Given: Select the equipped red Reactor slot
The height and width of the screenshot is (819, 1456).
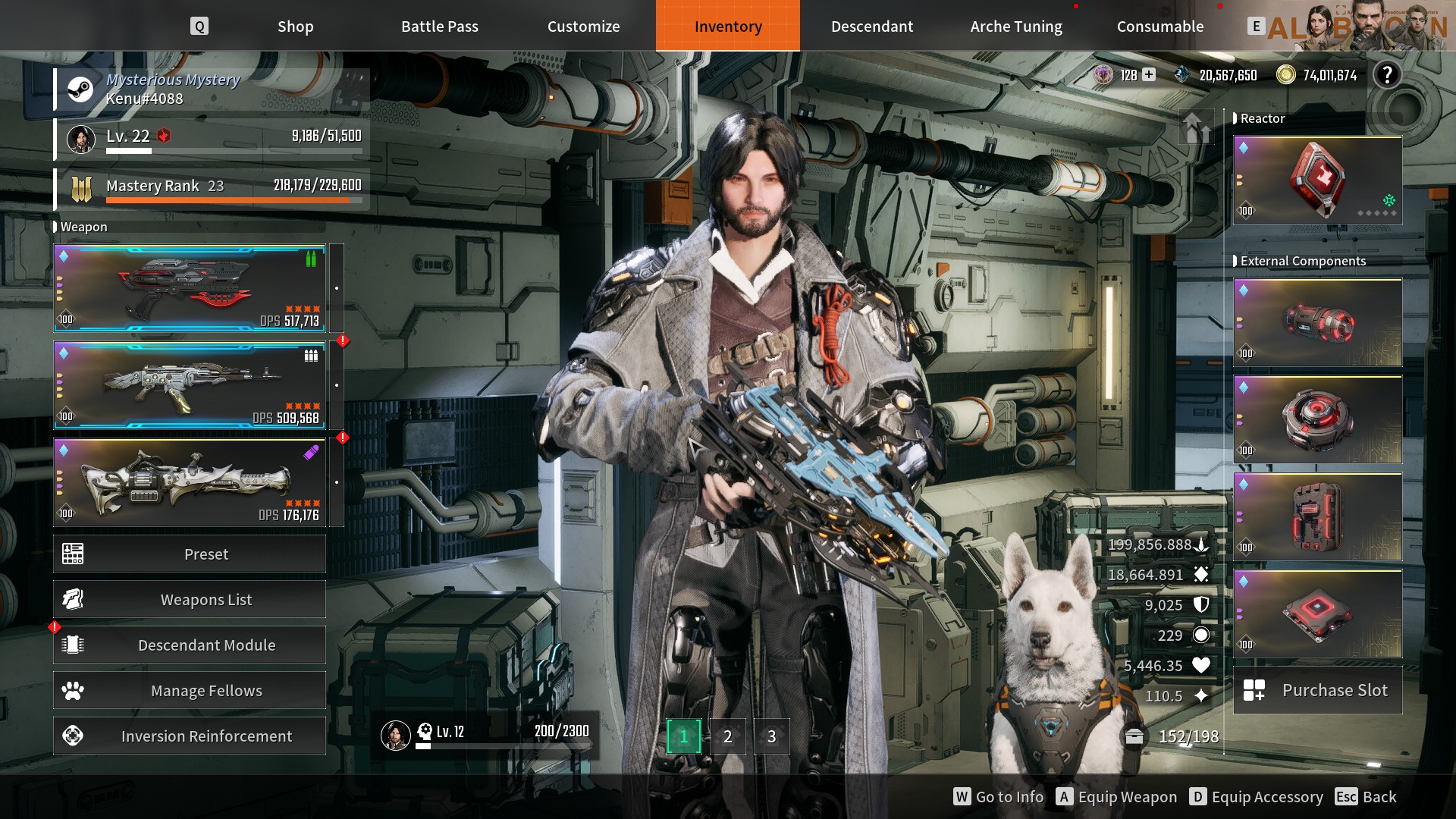Looking at the screenshot, I should click(1317, 180).
